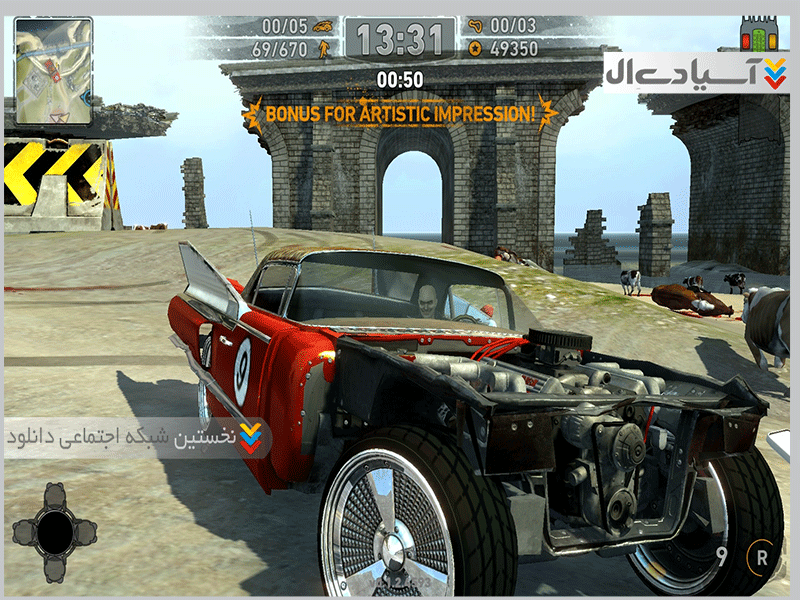The width and height of the screenshot is (800, 600).
Task: Click the download-arrow logo watermark
Action: 773,72
